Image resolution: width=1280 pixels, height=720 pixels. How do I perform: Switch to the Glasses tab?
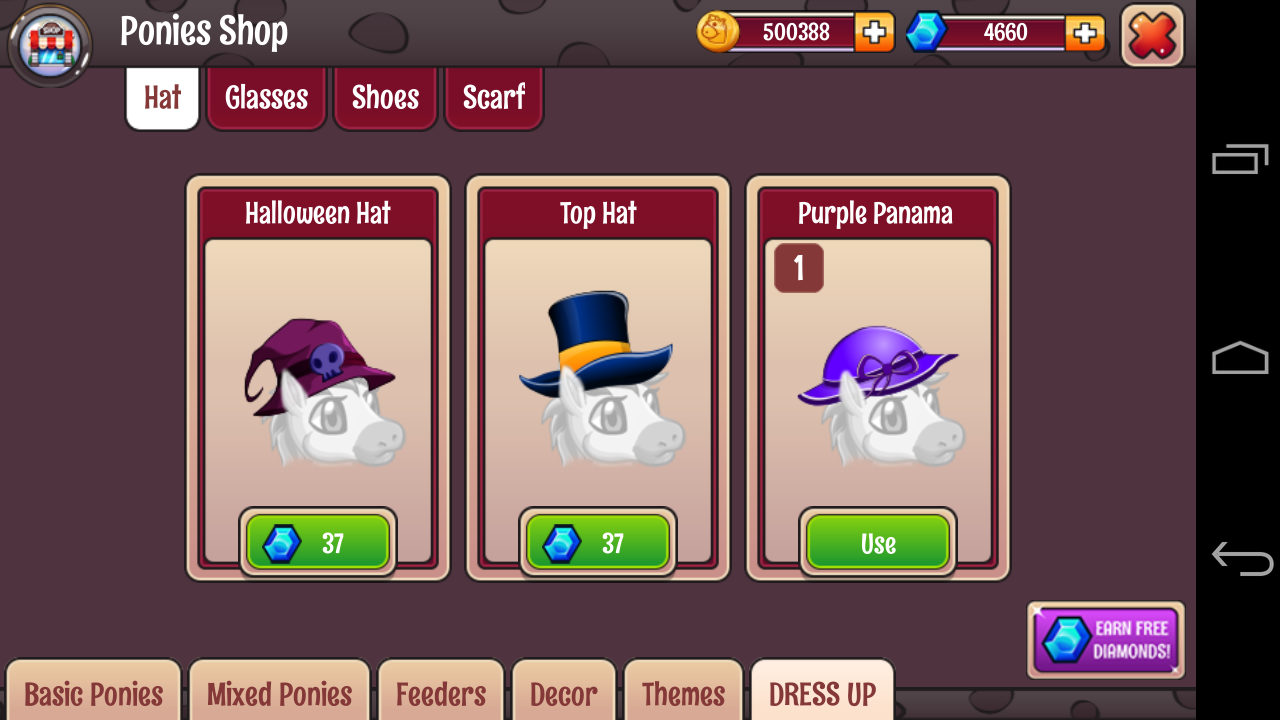[266, 97]
